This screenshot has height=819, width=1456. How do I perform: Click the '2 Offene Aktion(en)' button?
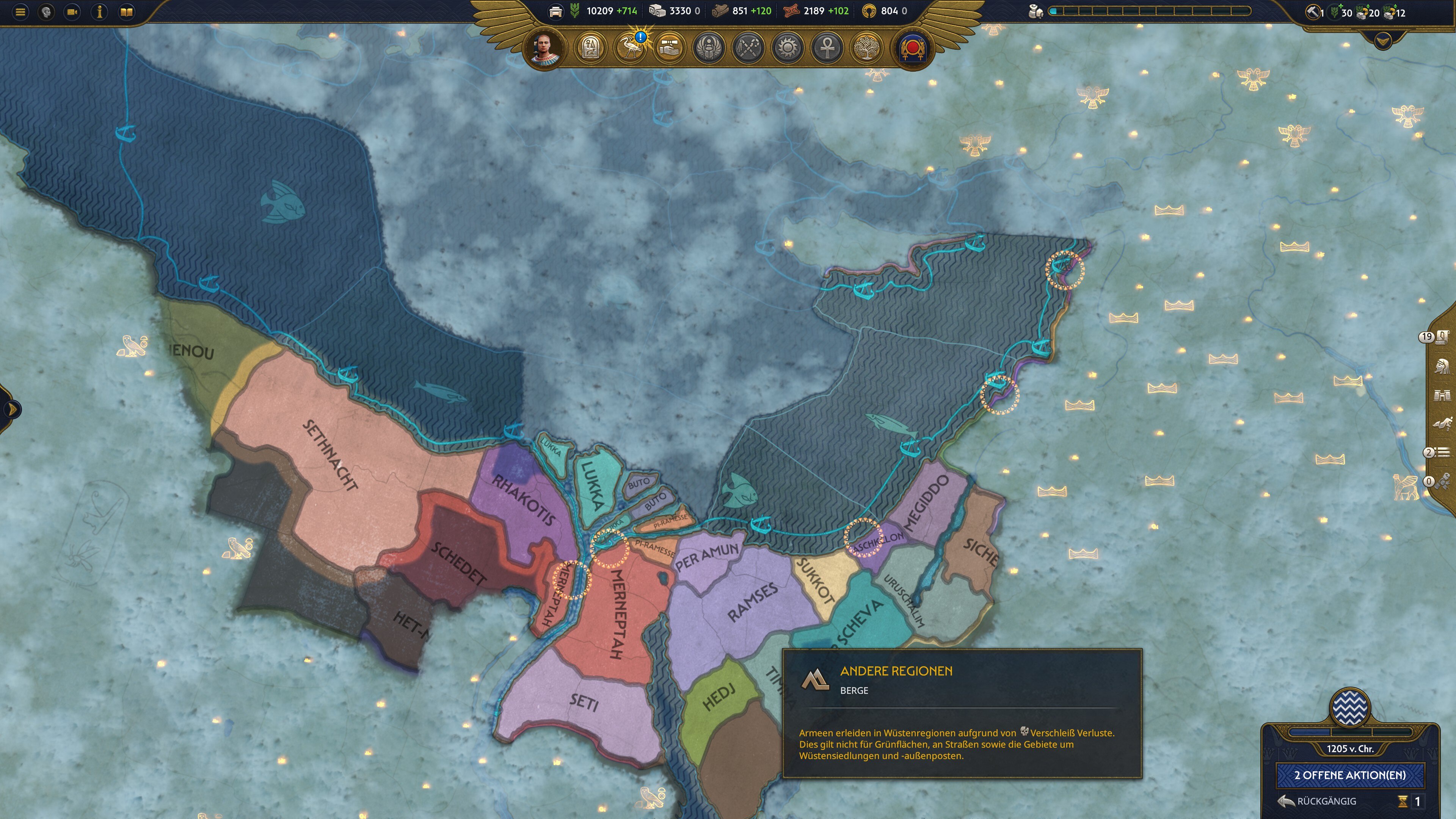(x=1350, y=775)
